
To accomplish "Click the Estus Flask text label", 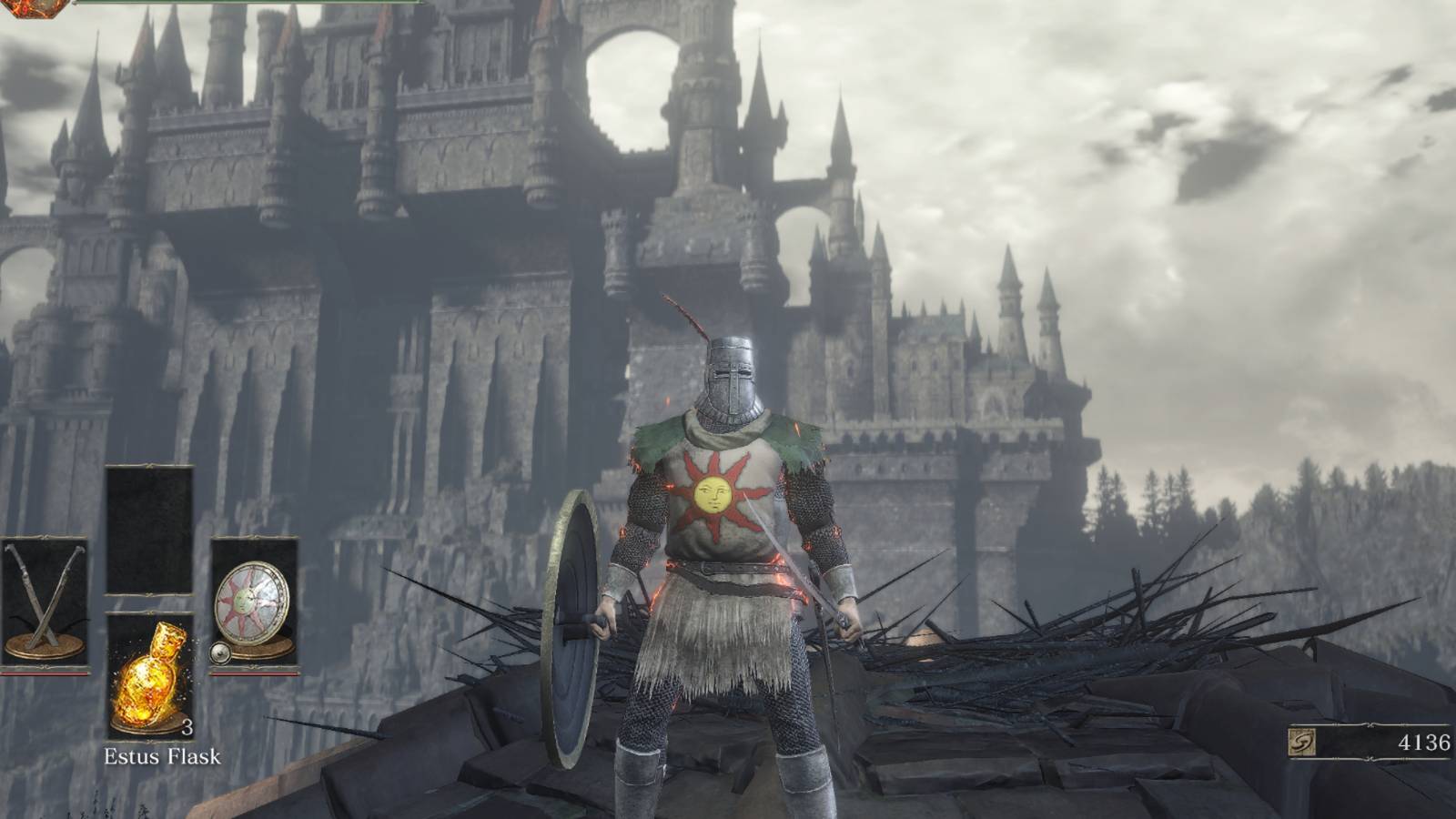I will (x=163, y=754).
